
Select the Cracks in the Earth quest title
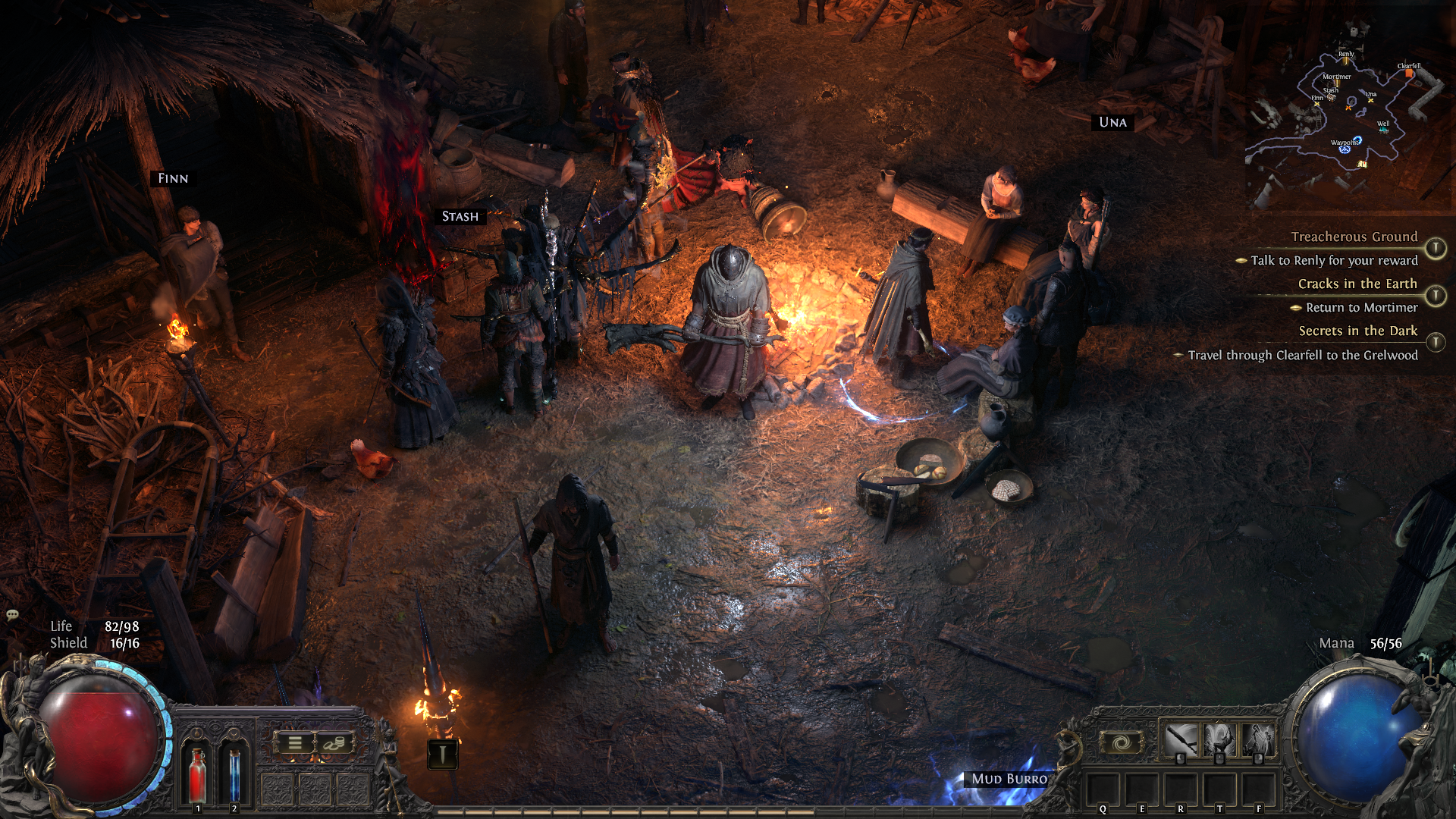coord(1357,284)
